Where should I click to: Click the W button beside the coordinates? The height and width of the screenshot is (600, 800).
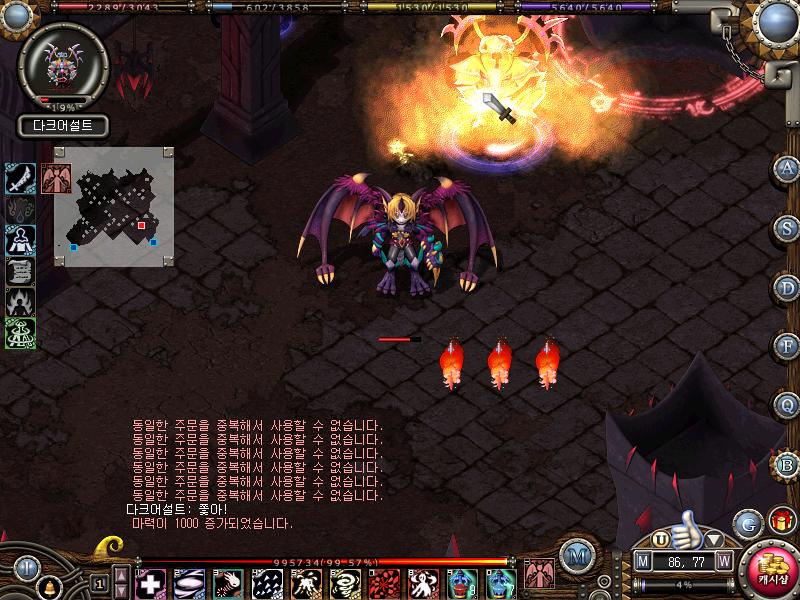(723, 561)
